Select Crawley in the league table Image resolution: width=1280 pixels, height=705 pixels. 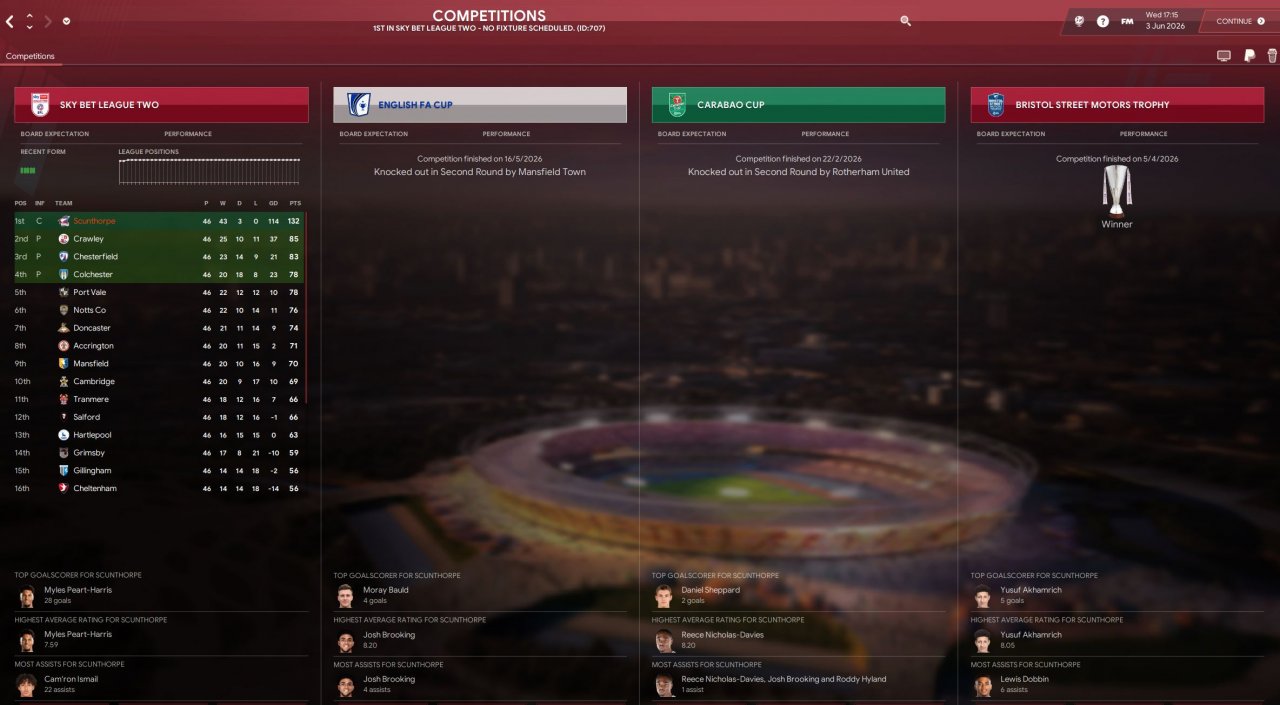(88, 239)
